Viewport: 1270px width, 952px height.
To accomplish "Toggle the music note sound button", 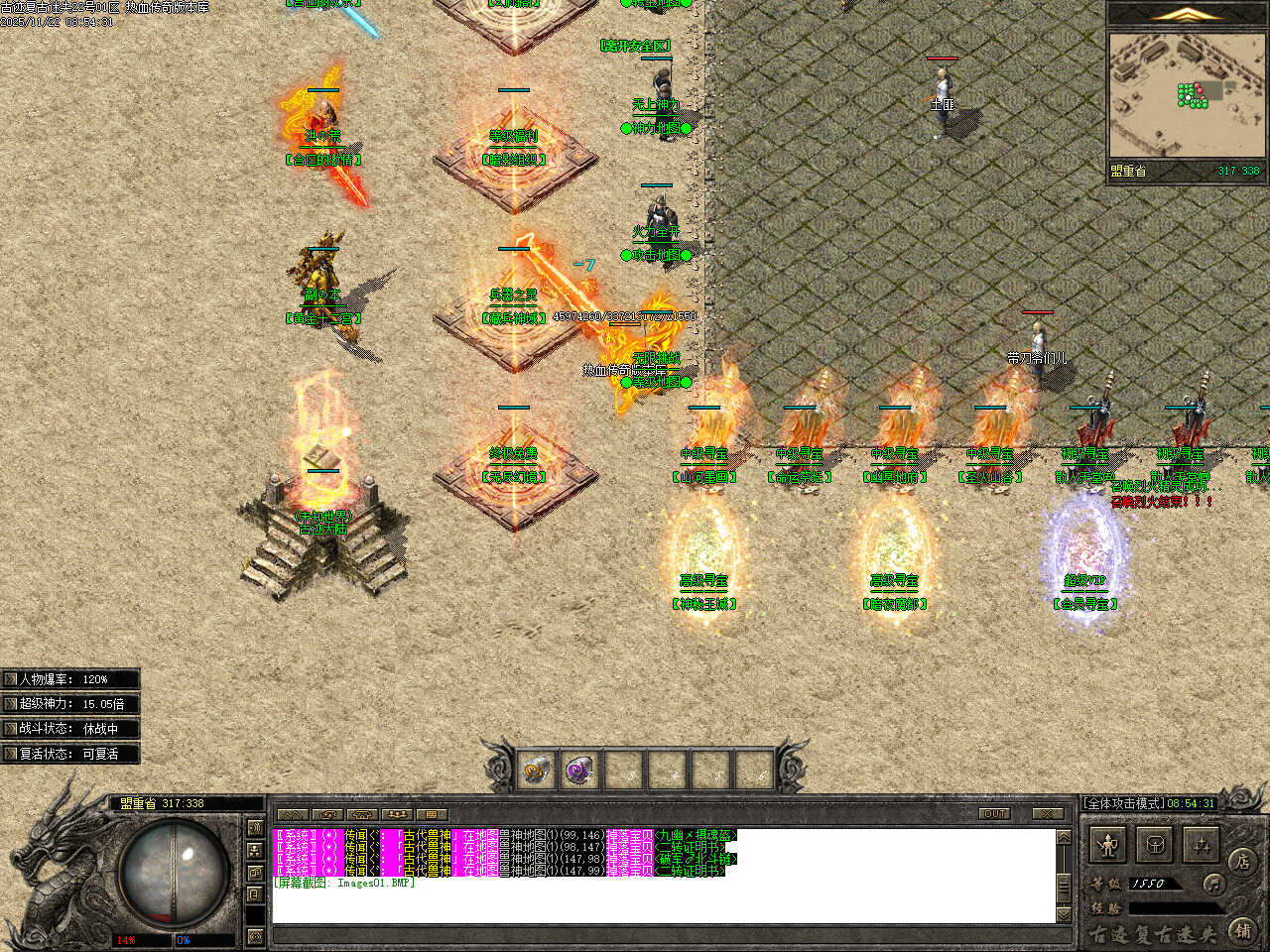I will pos(1213,883).
